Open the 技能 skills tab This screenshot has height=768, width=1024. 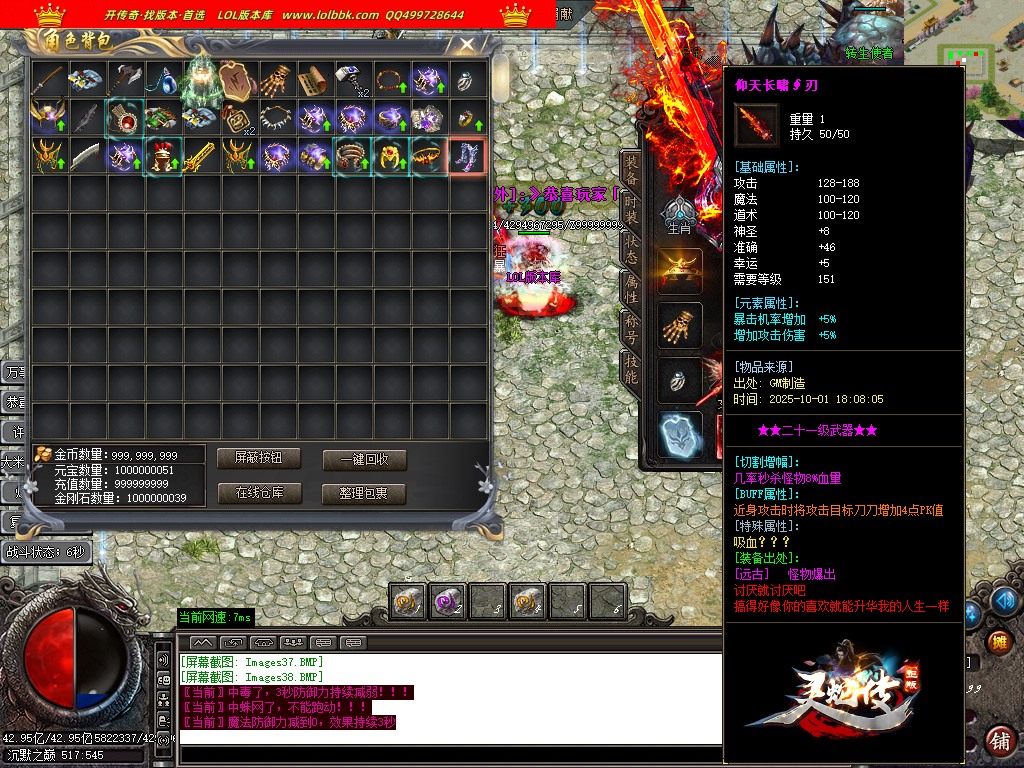click(631, 369)
